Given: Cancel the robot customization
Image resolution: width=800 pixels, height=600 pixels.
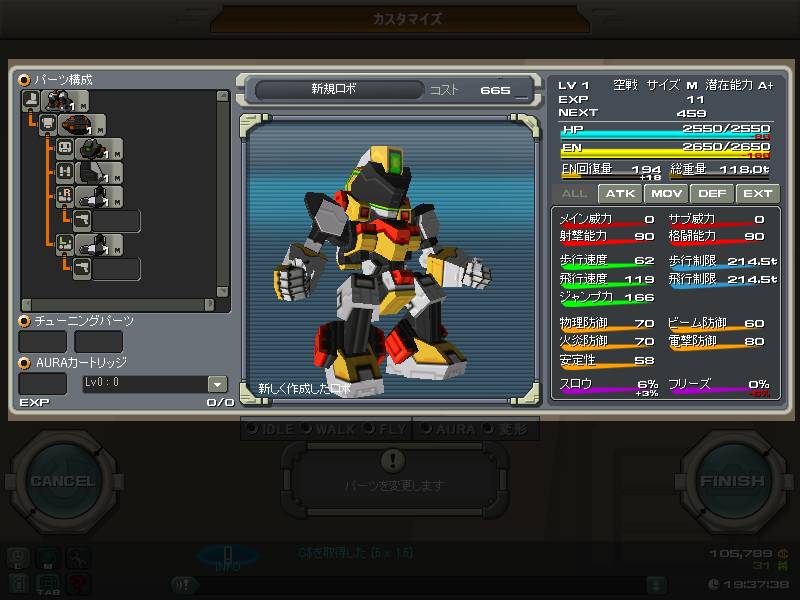Looking at the screenshot, I should 62,481.
